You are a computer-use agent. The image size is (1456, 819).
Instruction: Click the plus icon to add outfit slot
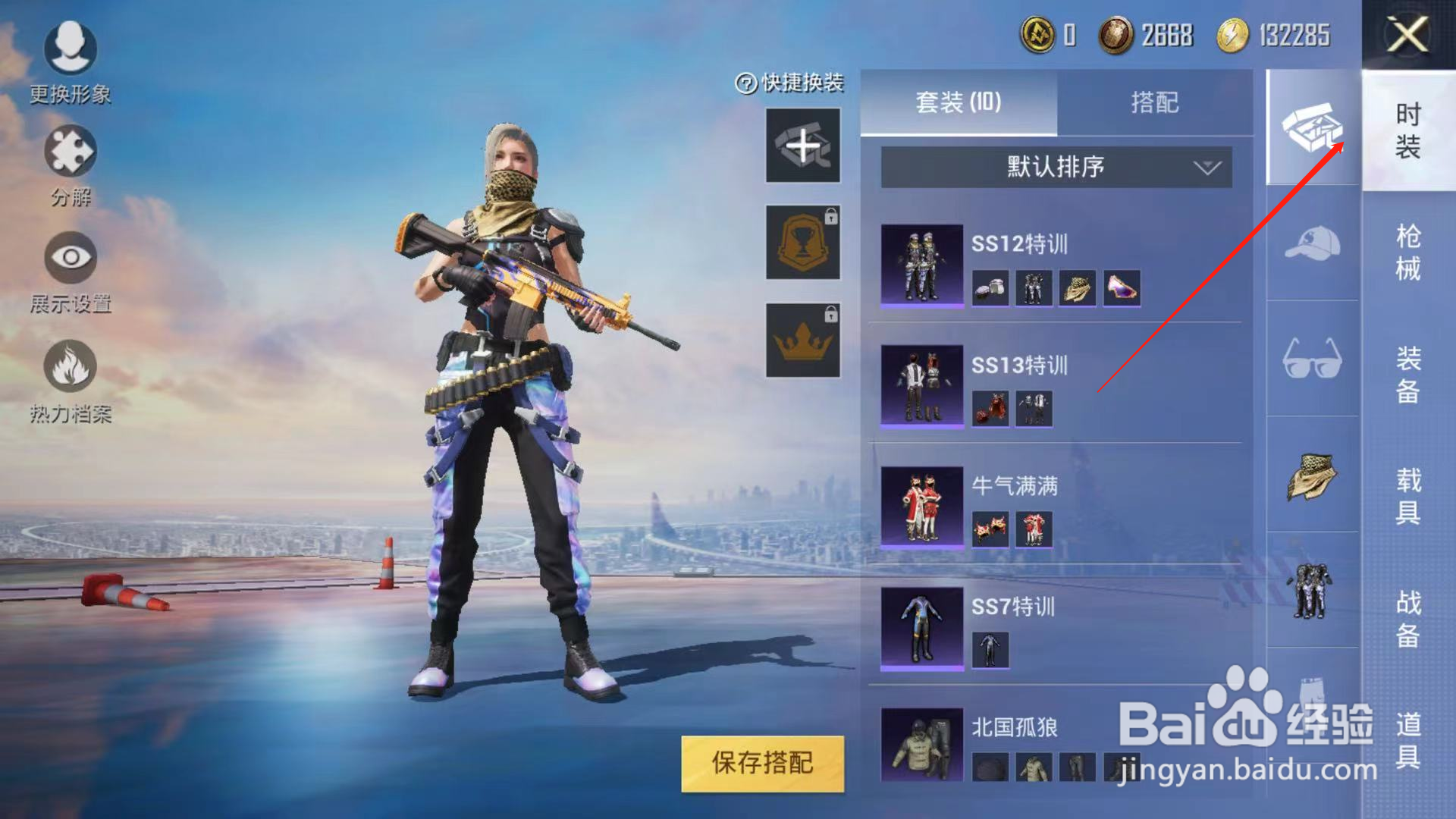[802, 146]
